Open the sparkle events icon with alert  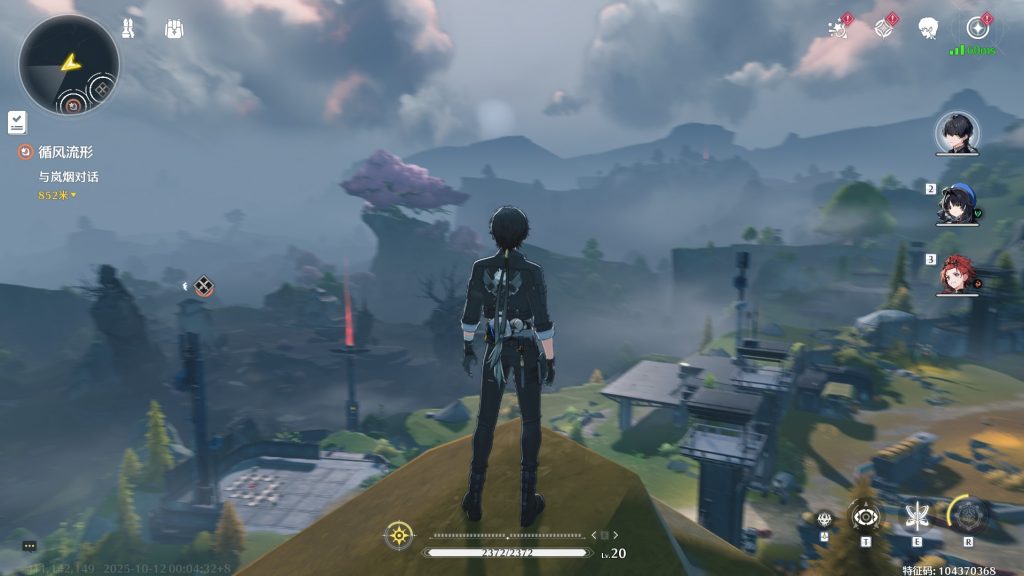pos(838,28)
